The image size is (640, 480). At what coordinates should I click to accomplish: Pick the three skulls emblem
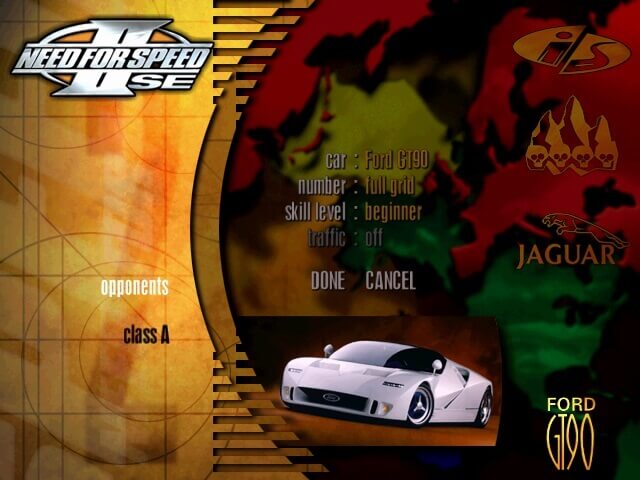click(571, 137)
